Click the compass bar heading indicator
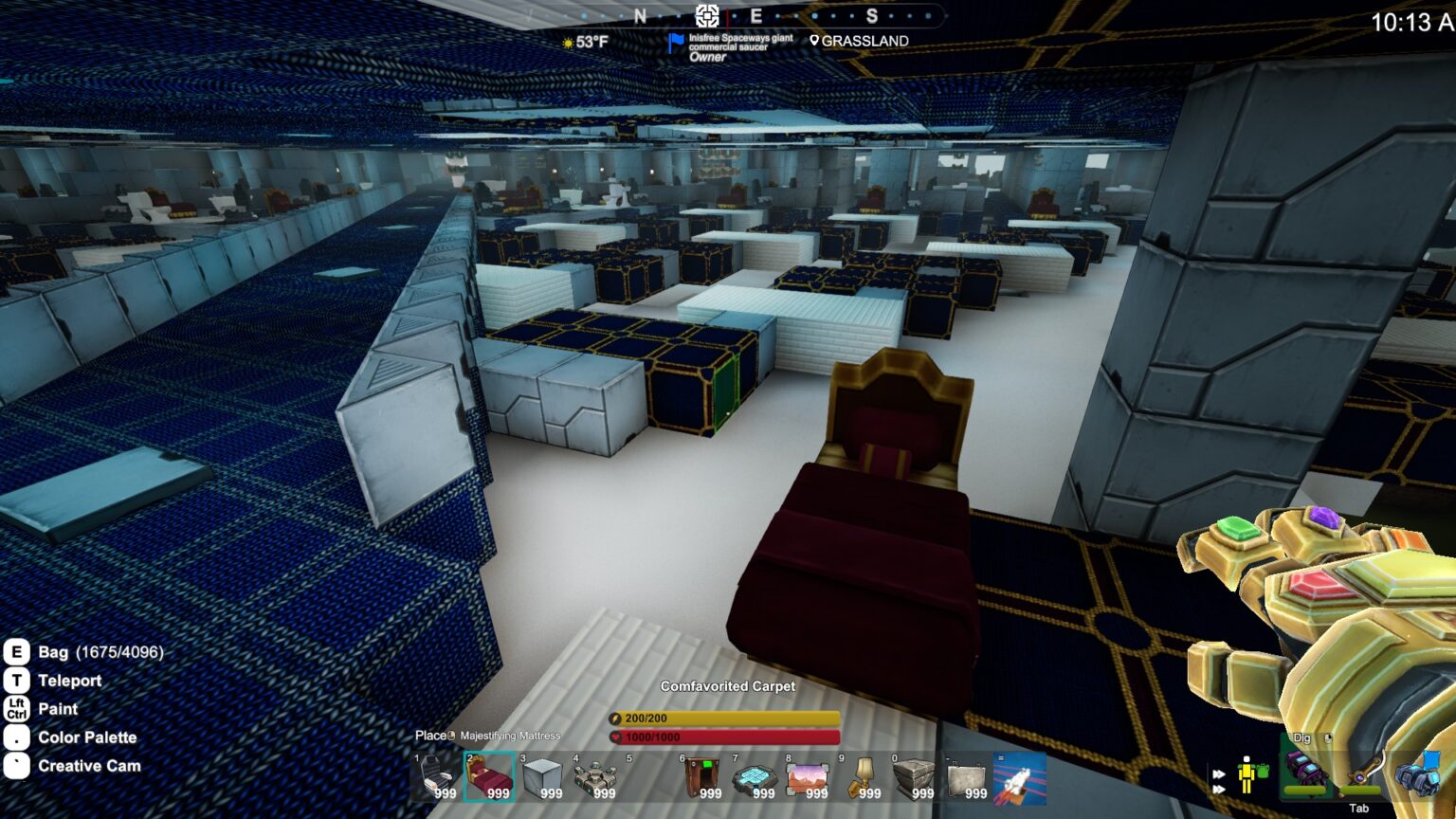 pyautogui.click(x=707, y=15)
